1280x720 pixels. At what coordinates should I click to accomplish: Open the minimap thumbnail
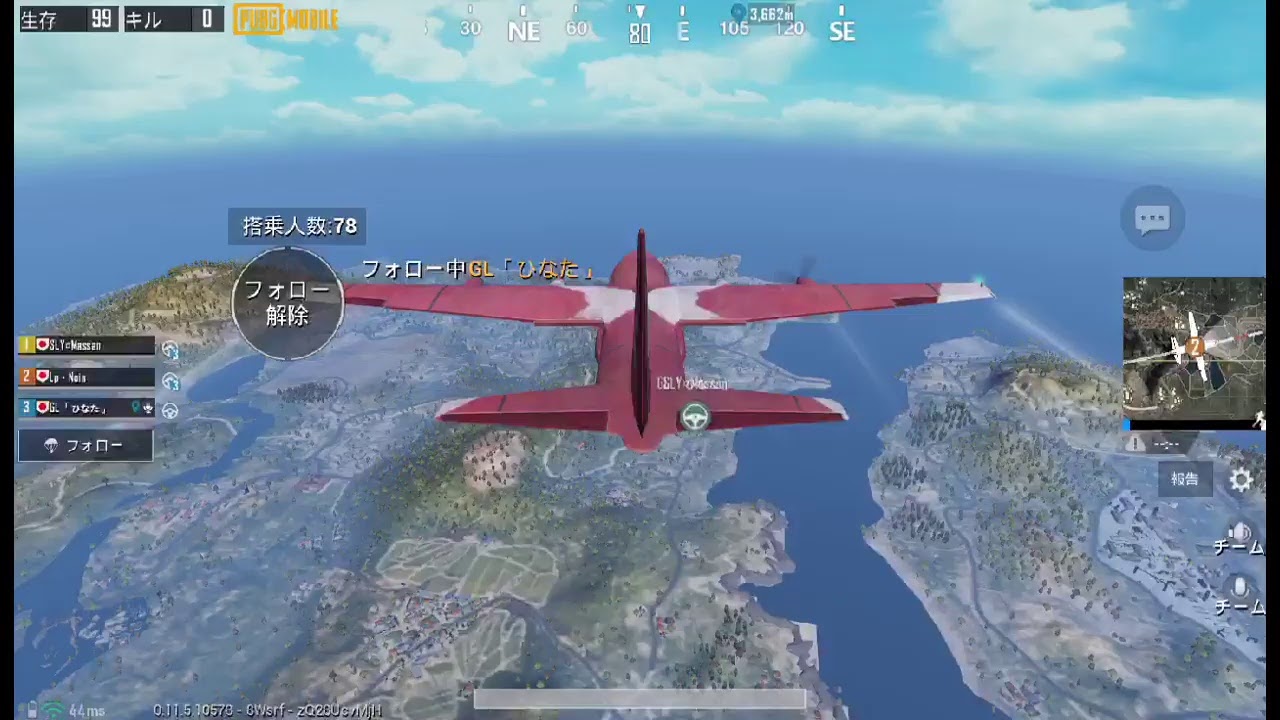point(1194,348)
